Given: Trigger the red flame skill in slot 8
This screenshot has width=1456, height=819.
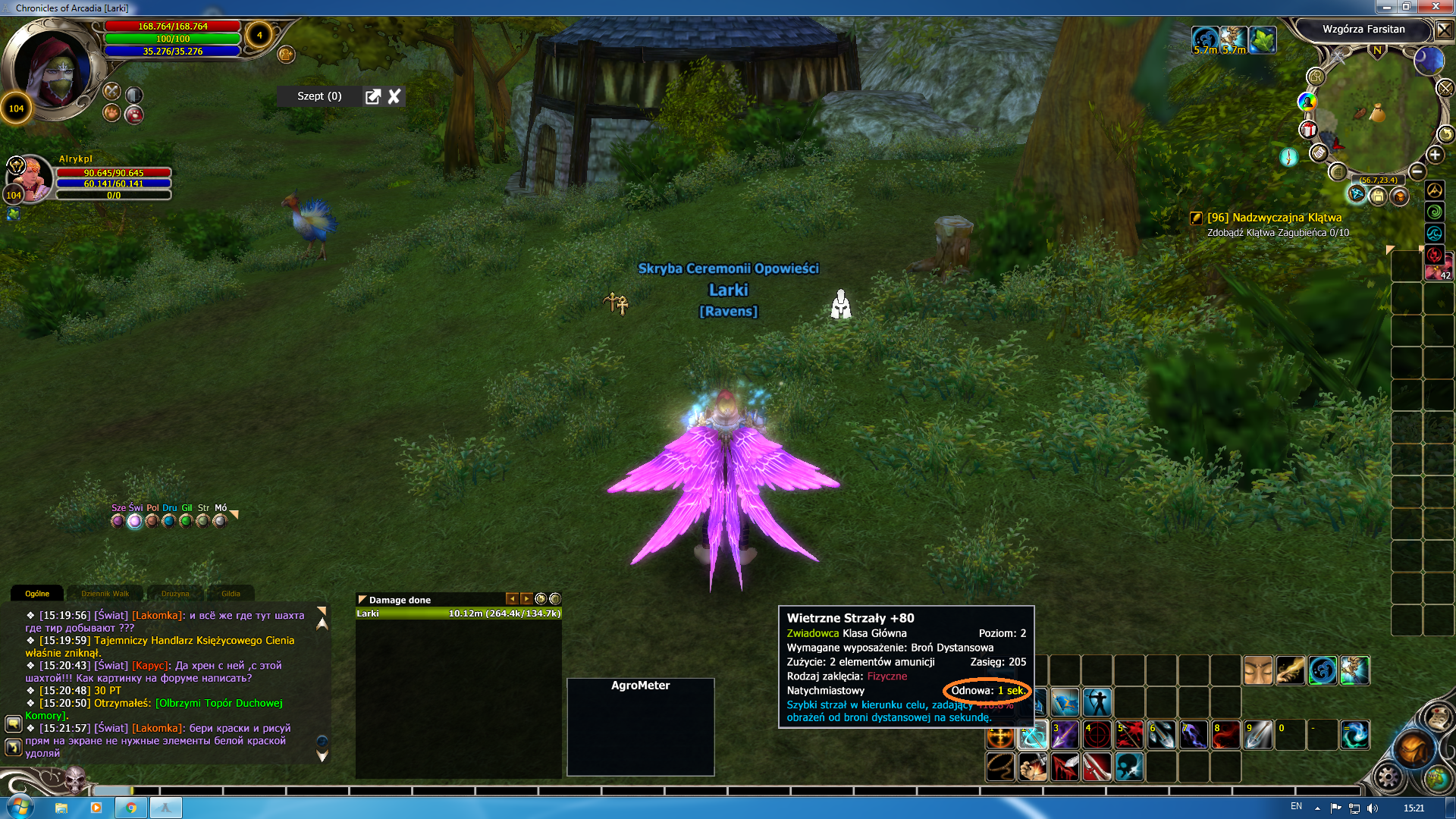Looking at the screenshot, I should (x=1225, y=735).
